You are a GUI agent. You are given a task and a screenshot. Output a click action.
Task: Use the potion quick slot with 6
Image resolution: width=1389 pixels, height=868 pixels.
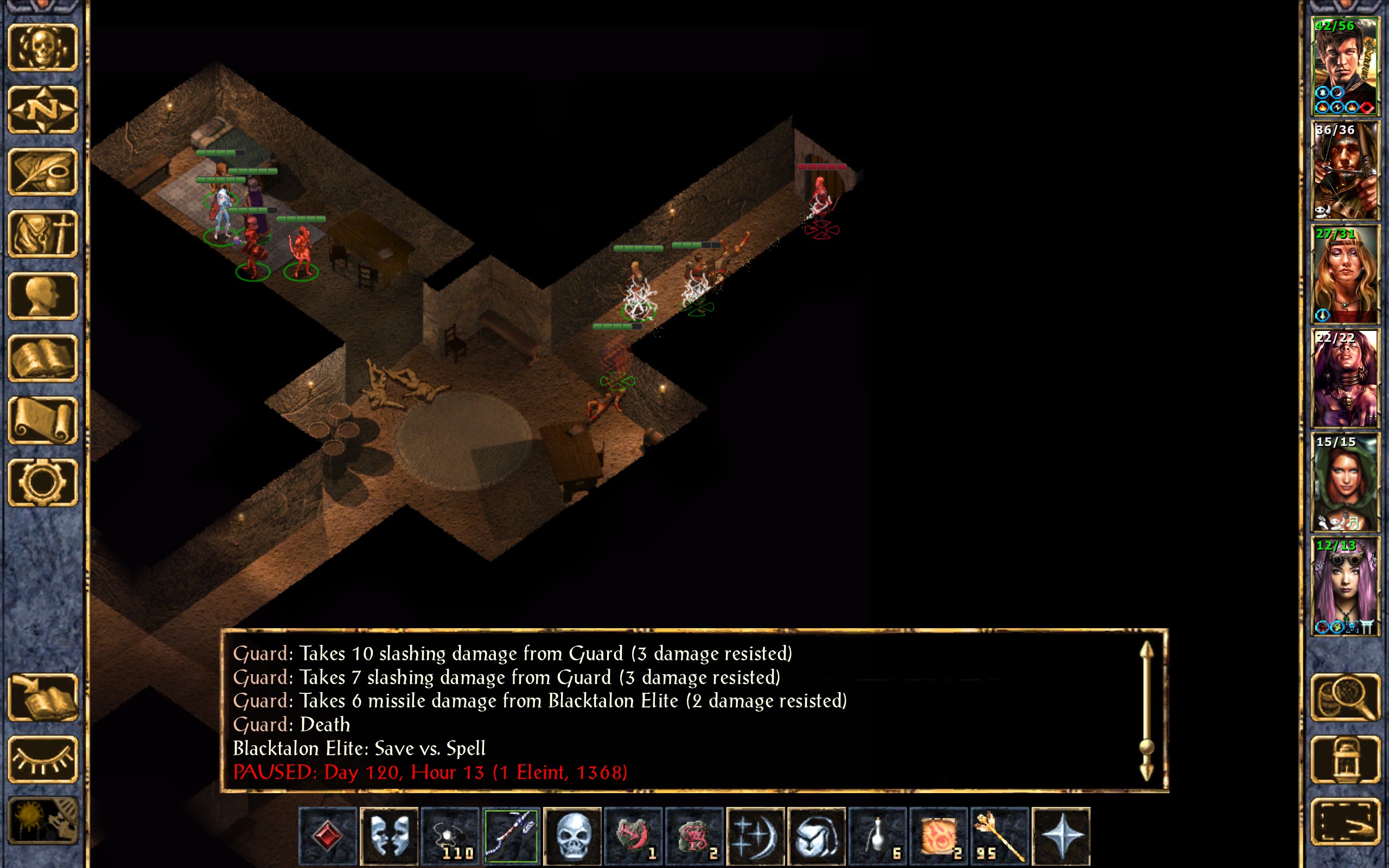pyautogui.click(x=877, y=835)
